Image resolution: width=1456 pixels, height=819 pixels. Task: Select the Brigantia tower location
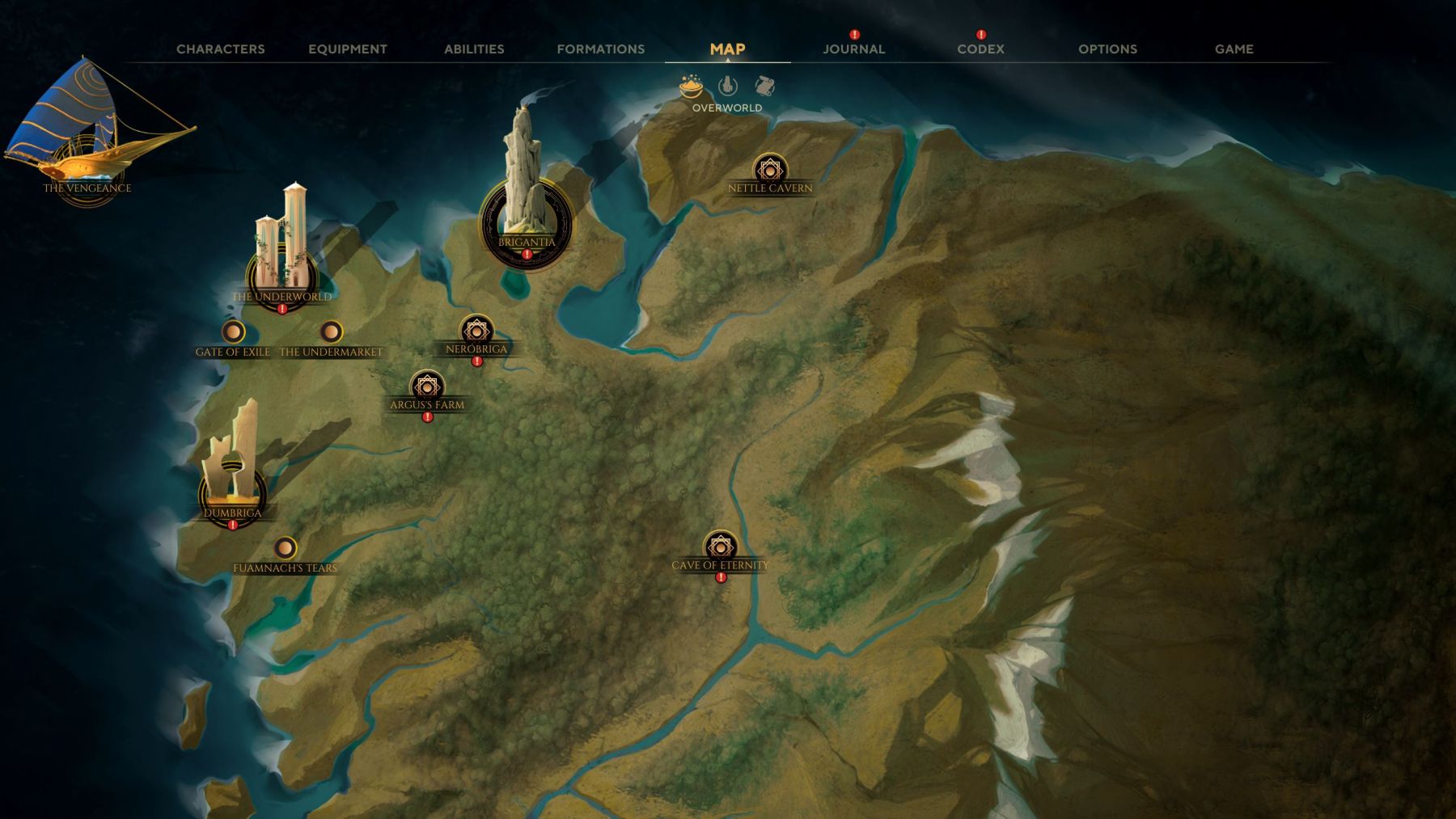(526, 218)
